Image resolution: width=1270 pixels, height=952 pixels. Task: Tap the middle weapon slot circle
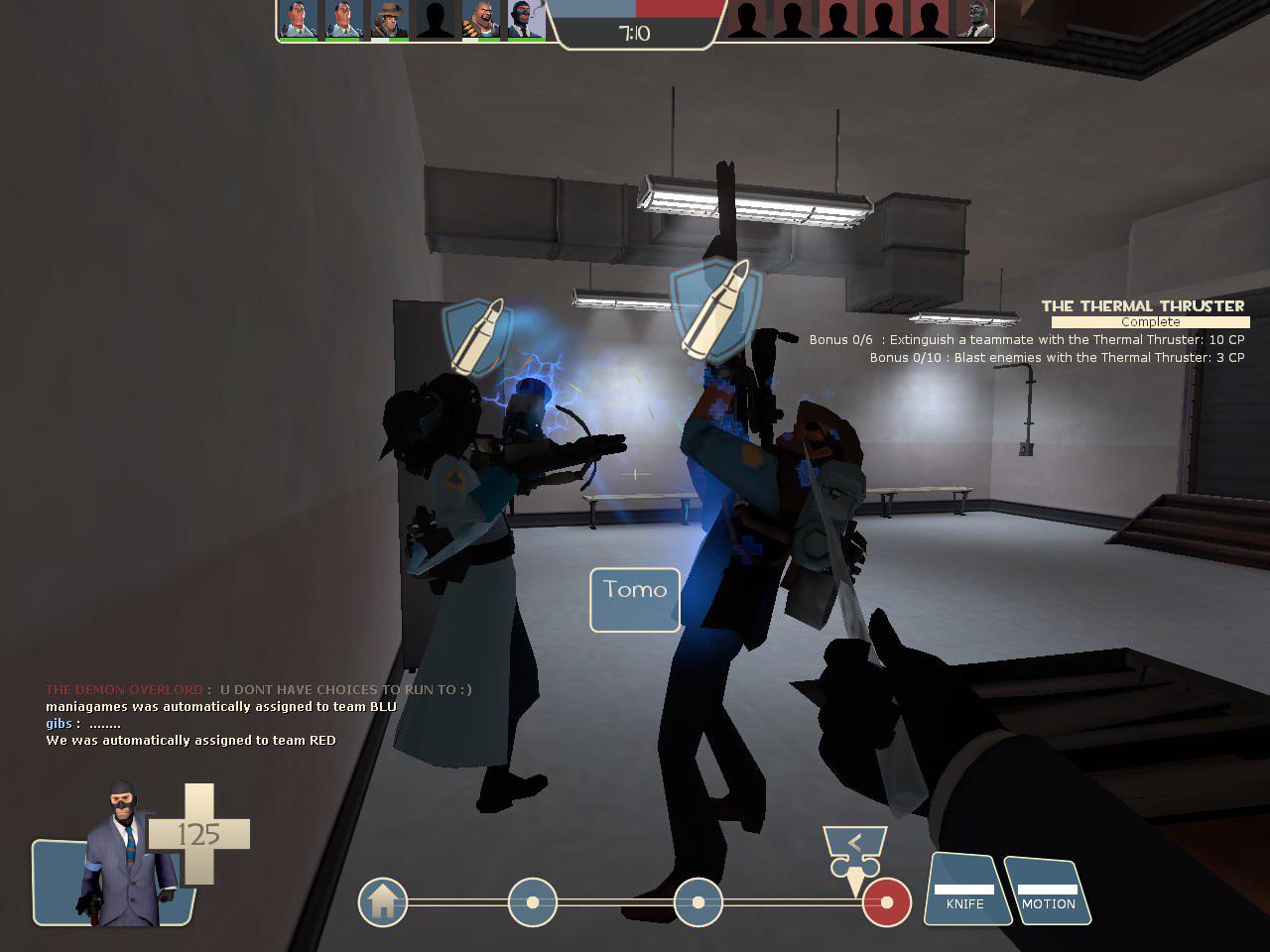pyautogui.click(x=699, y=903)
